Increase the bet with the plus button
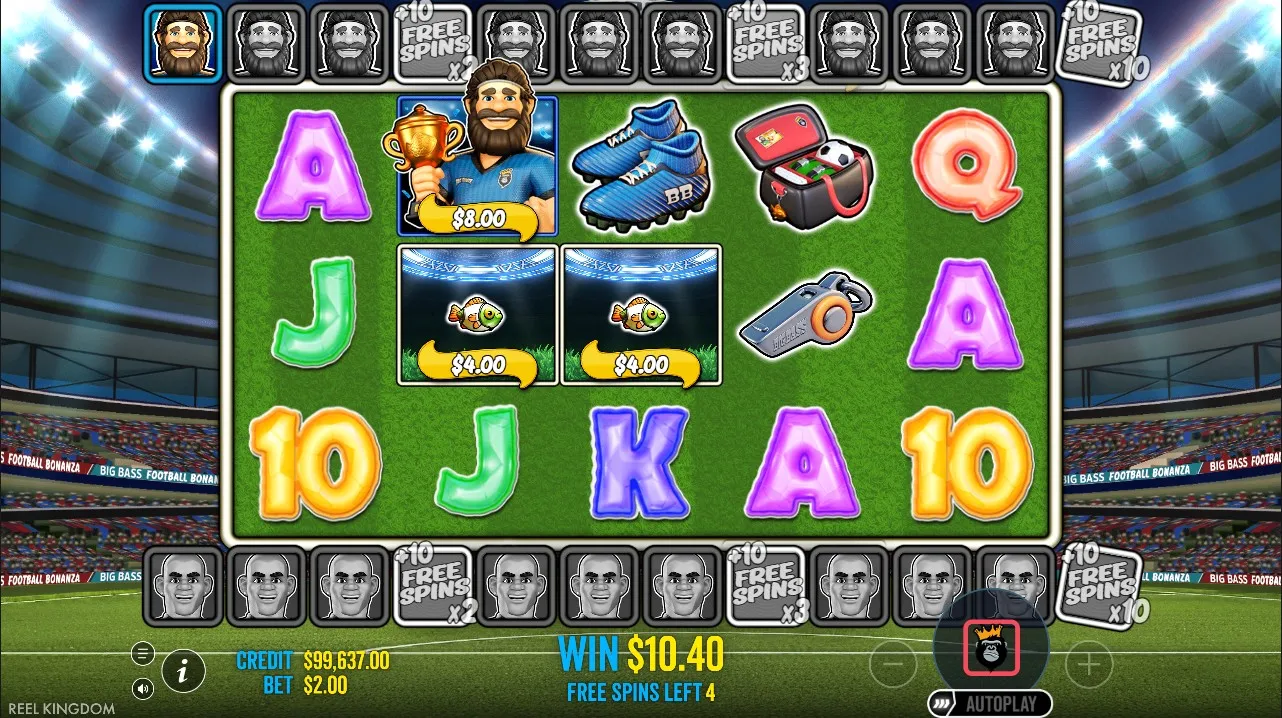The height and width of the screenshot is (718, 1282). pyautogui.click(x=1089, y=662)
